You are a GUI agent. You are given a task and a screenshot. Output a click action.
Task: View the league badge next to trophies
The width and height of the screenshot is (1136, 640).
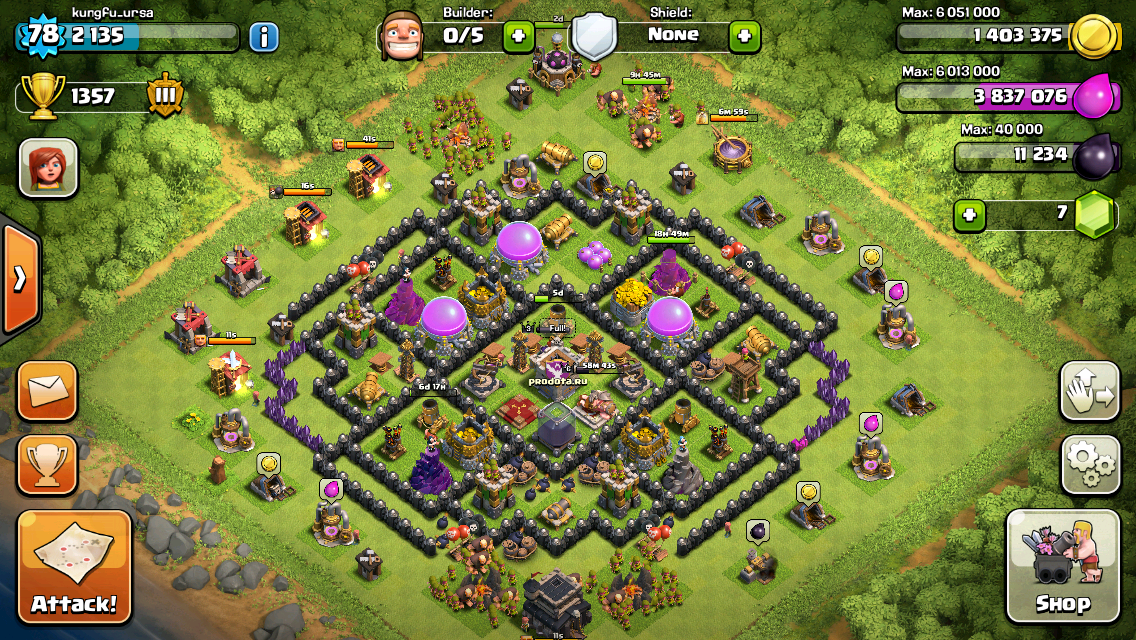point(164,96)
